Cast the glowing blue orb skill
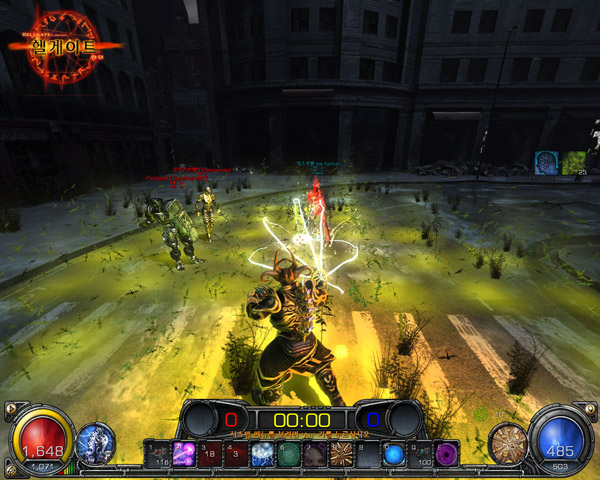The width and height of the screenshot is (600, 480). (394, 453)
